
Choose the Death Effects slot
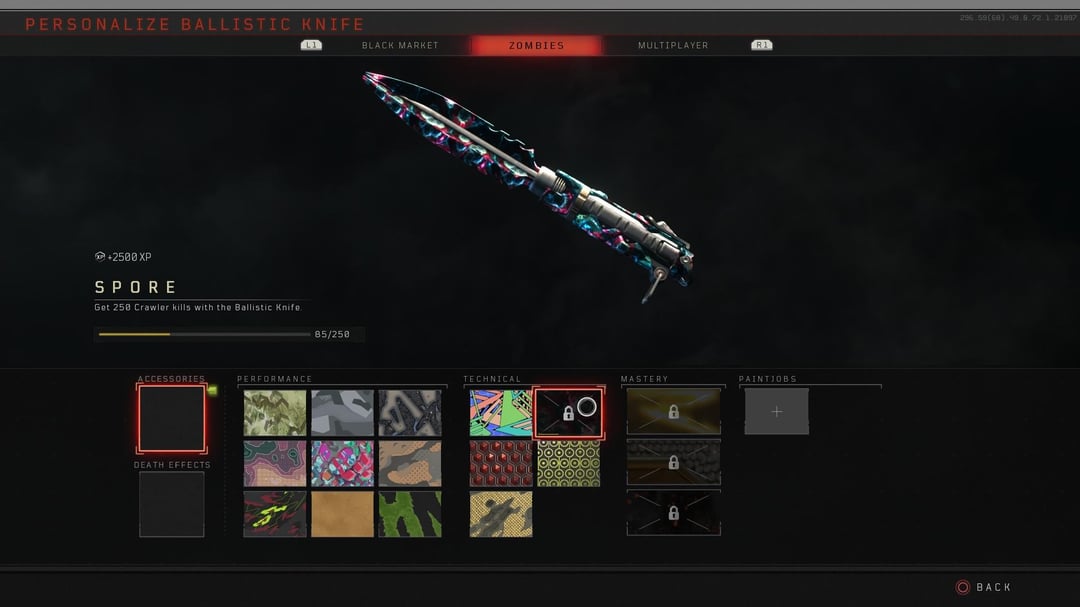point(171,504)
